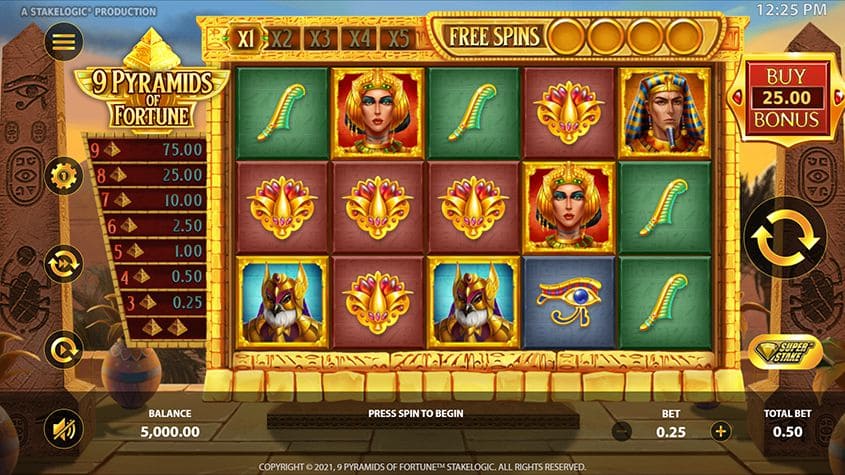Increase the bet with the plus button
Viewport: 845px width, 475px height.
720,431
